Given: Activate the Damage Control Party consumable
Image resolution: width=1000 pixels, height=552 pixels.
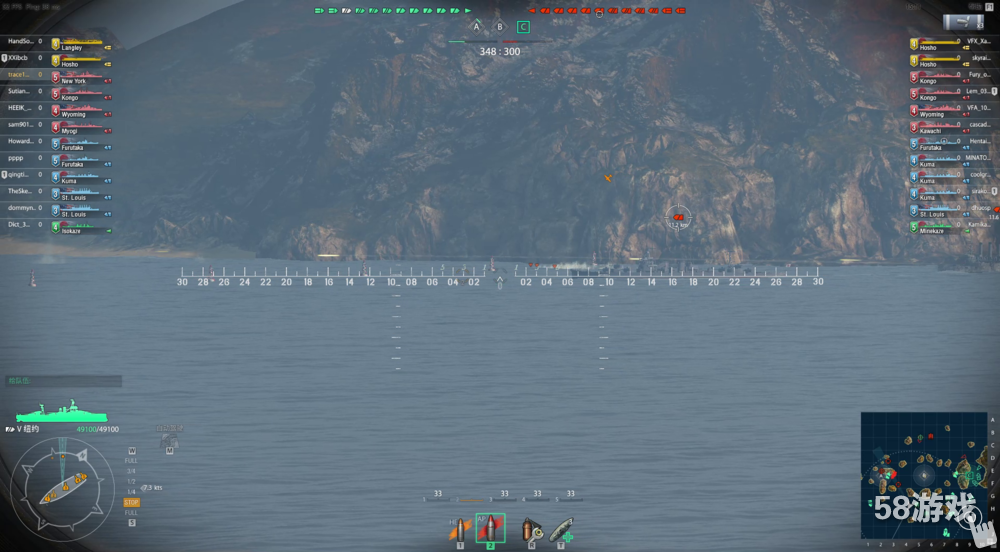Looking at the screenshot, I should [530, 528].
